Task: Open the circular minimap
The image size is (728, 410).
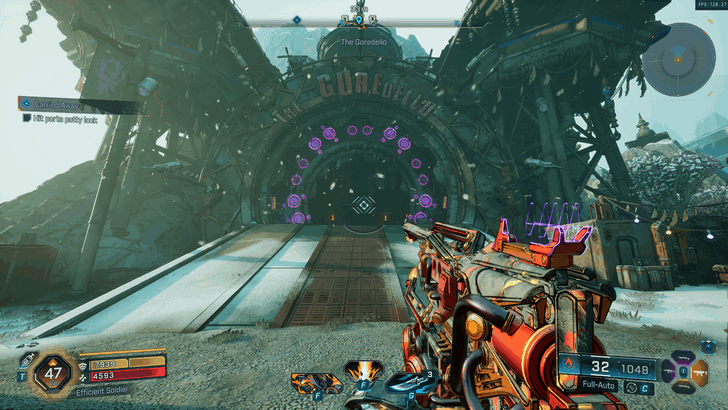Action: (678, 58)
